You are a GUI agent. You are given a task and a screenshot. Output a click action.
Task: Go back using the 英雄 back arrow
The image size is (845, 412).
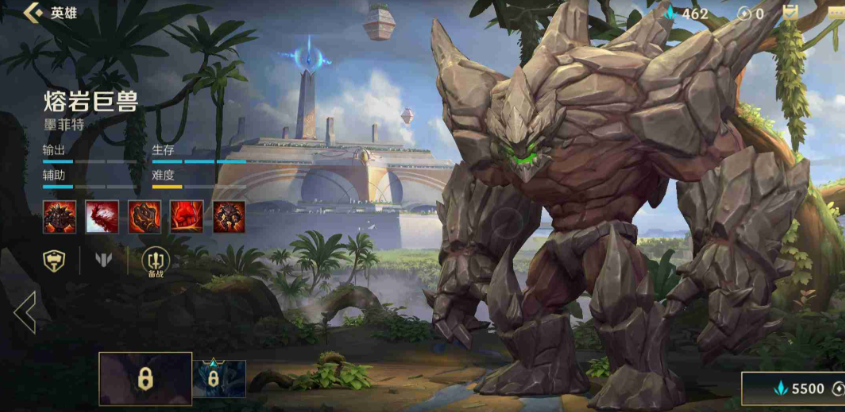32,13
